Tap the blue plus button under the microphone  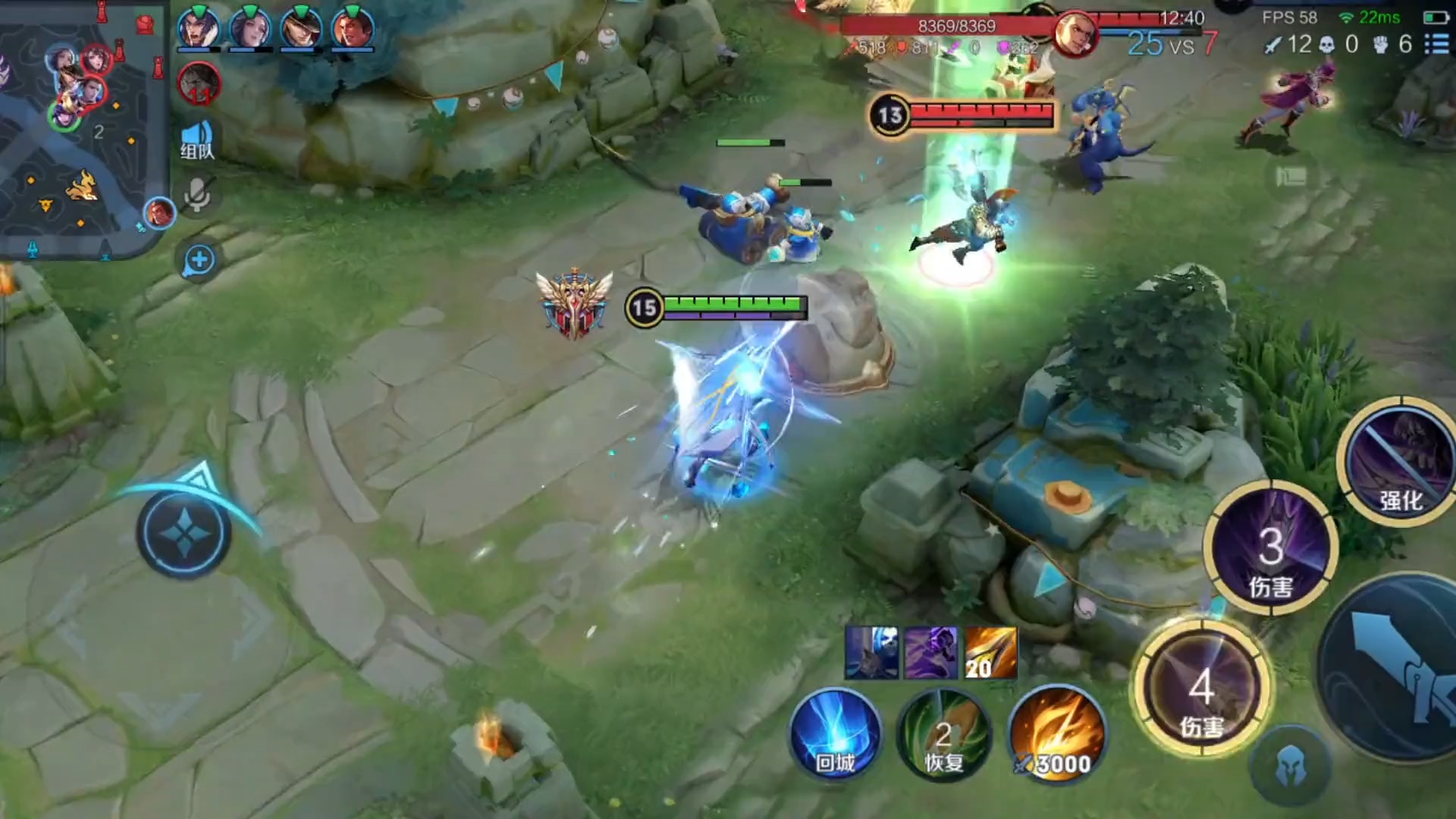pyautogui.click(x=199, y=260)
